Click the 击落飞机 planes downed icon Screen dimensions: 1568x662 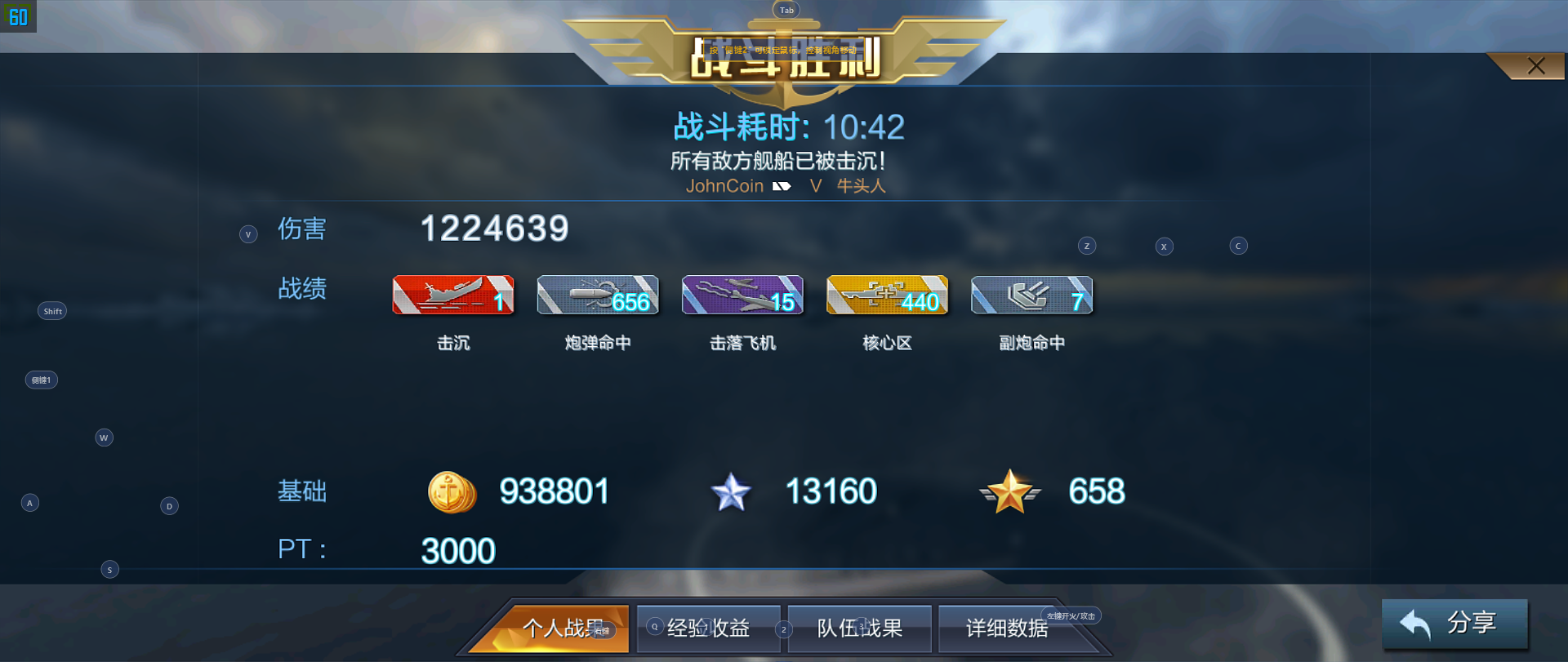(742, 295)
